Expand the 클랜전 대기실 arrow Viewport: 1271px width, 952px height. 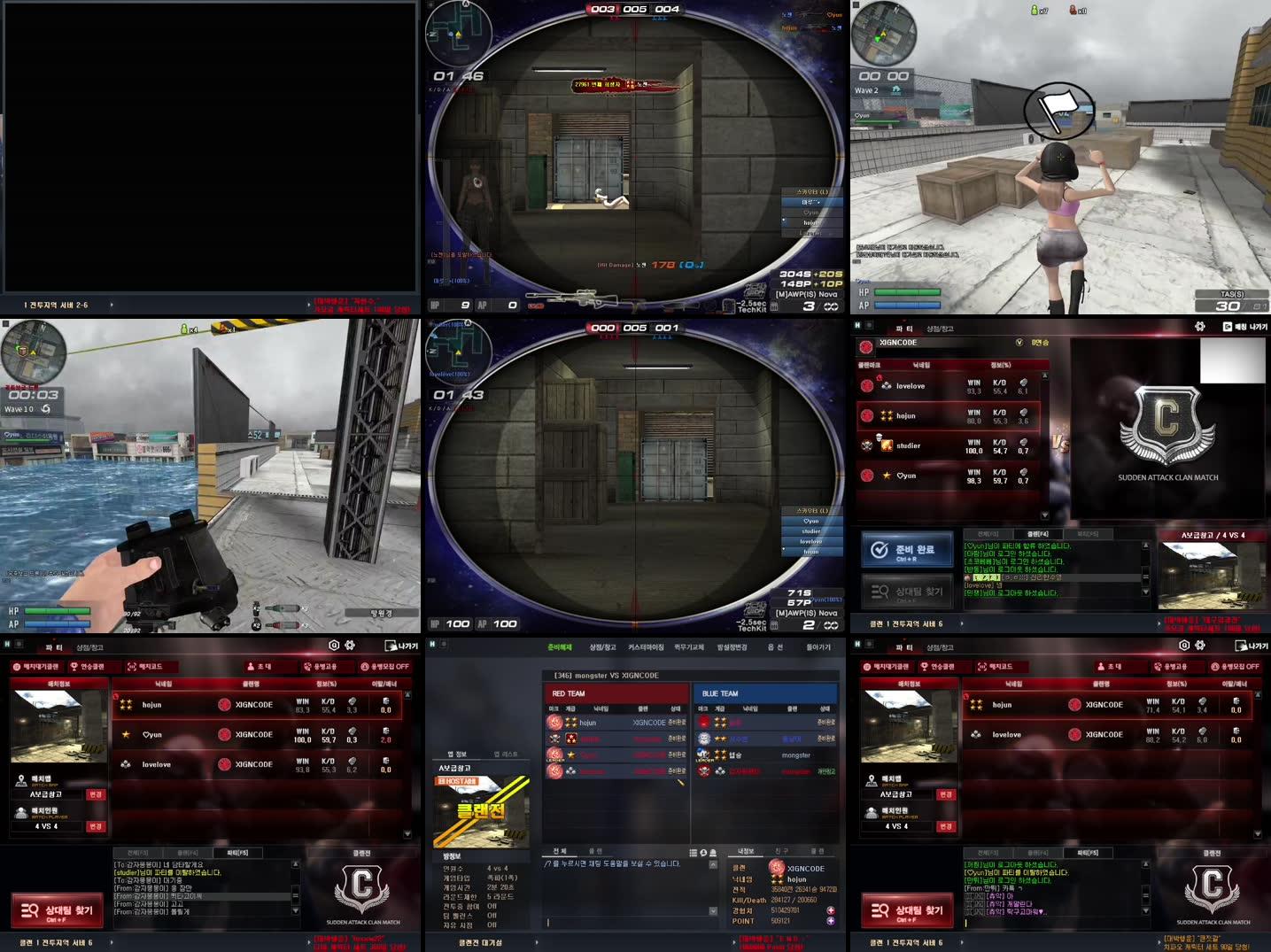pyautogui.click(x=536, y=940)
